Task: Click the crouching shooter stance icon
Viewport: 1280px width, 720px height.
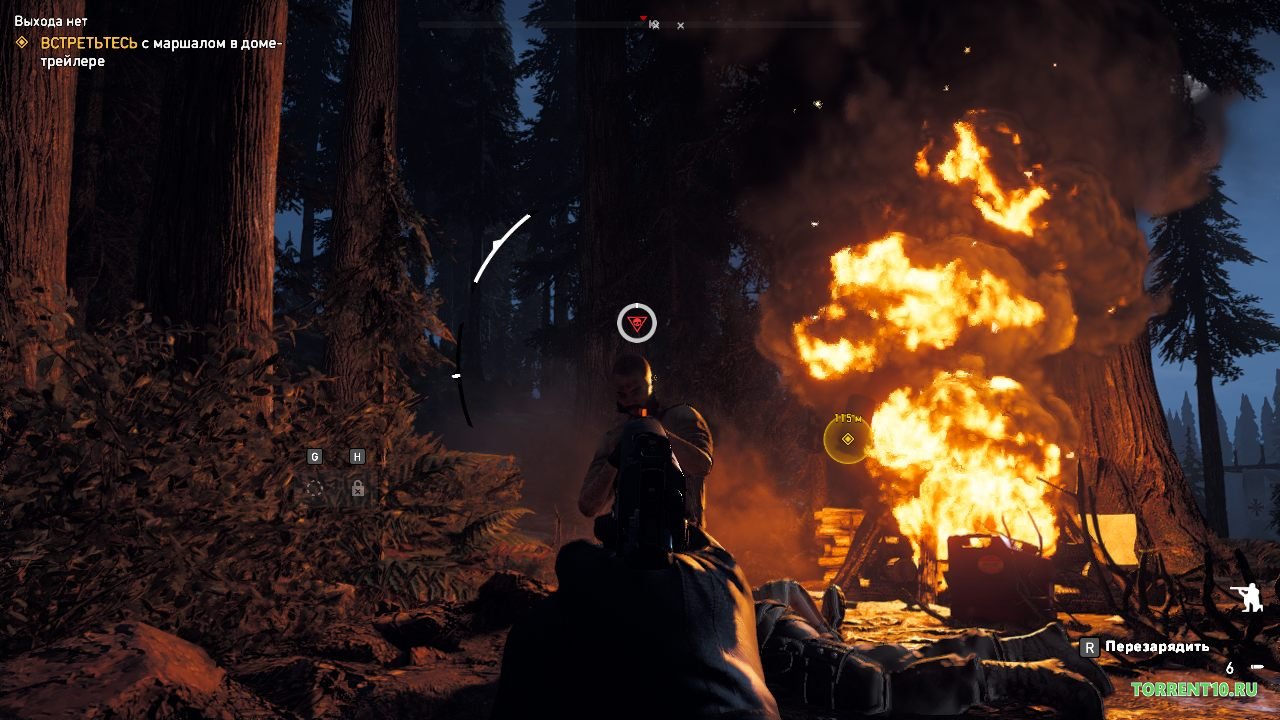Action: pyautogui.click(x=1247, y=599)
